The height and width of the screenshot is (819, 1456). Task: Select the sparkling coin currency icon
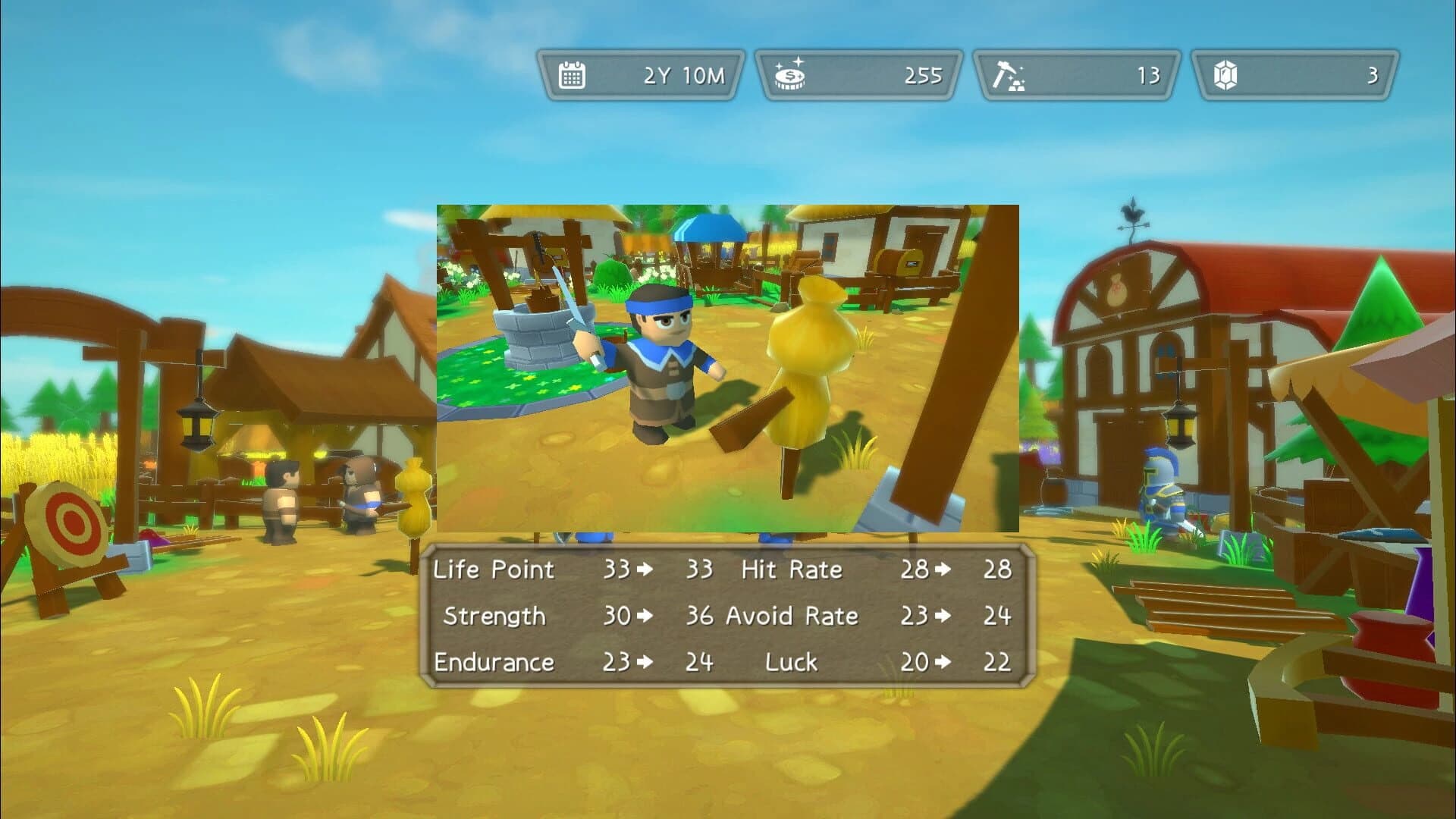[790, 75]
